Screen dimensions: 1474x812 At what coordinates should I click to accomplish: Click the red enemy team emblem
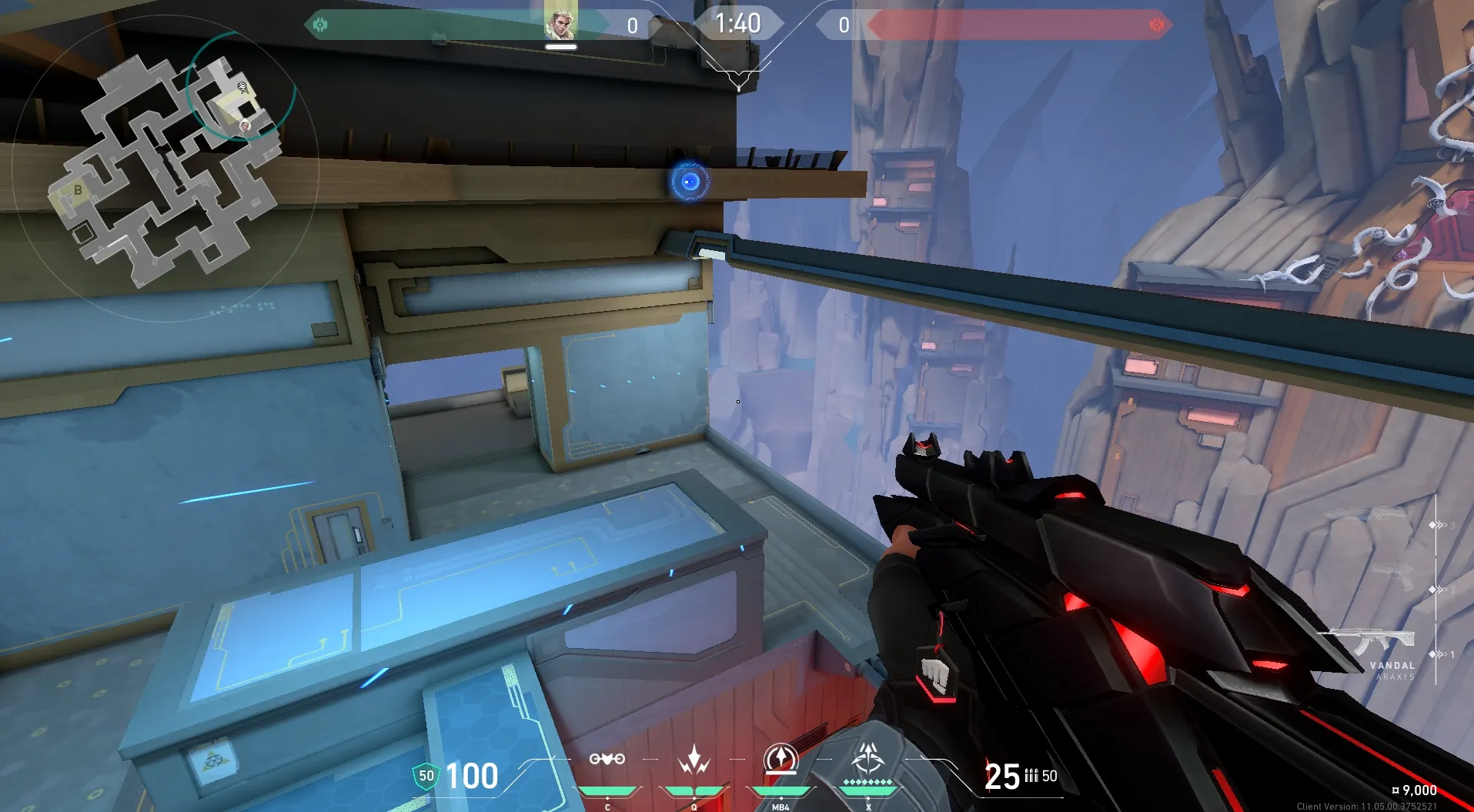pos(1156,25)
